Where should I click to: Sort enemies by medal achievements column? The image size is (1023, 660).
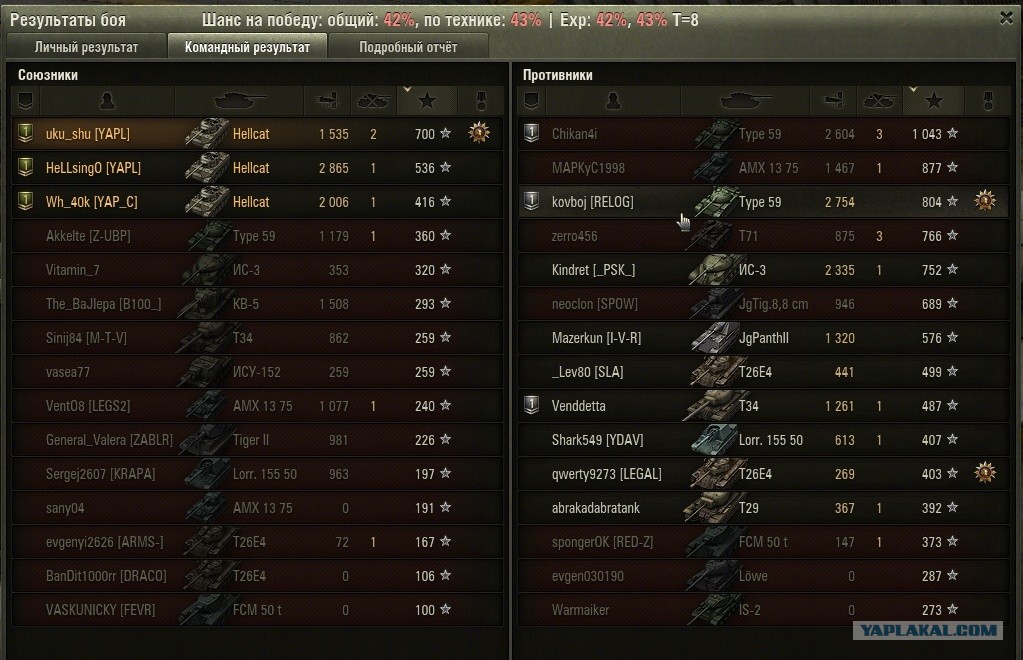pyautogui.click(x=985, y=100)
